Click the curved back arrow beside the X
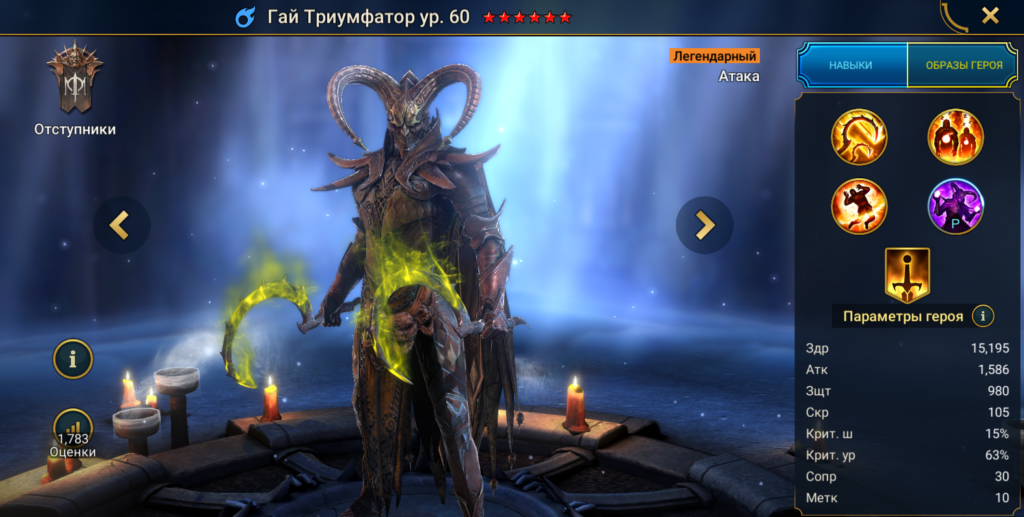The width and height of the screenshot is (1024, 517). 953,14
